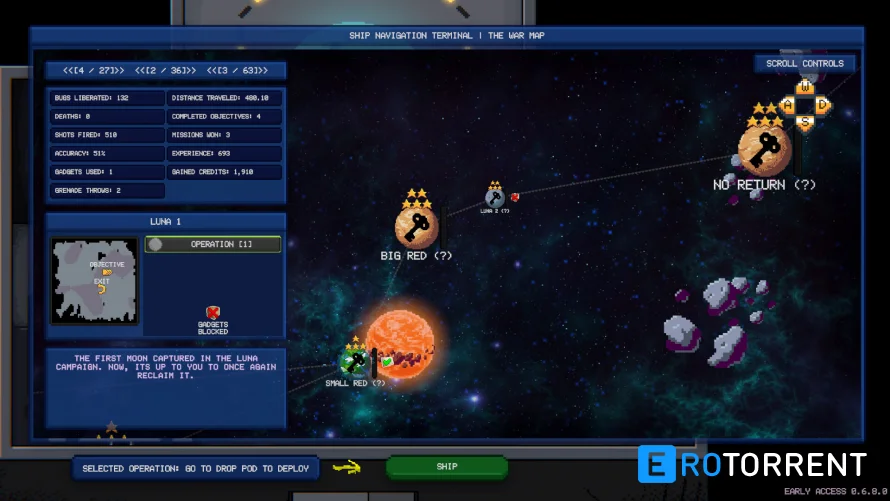Choose the No Return planet node
The height and width of the screenshot is (501, 890).
[x=764, y=151]
